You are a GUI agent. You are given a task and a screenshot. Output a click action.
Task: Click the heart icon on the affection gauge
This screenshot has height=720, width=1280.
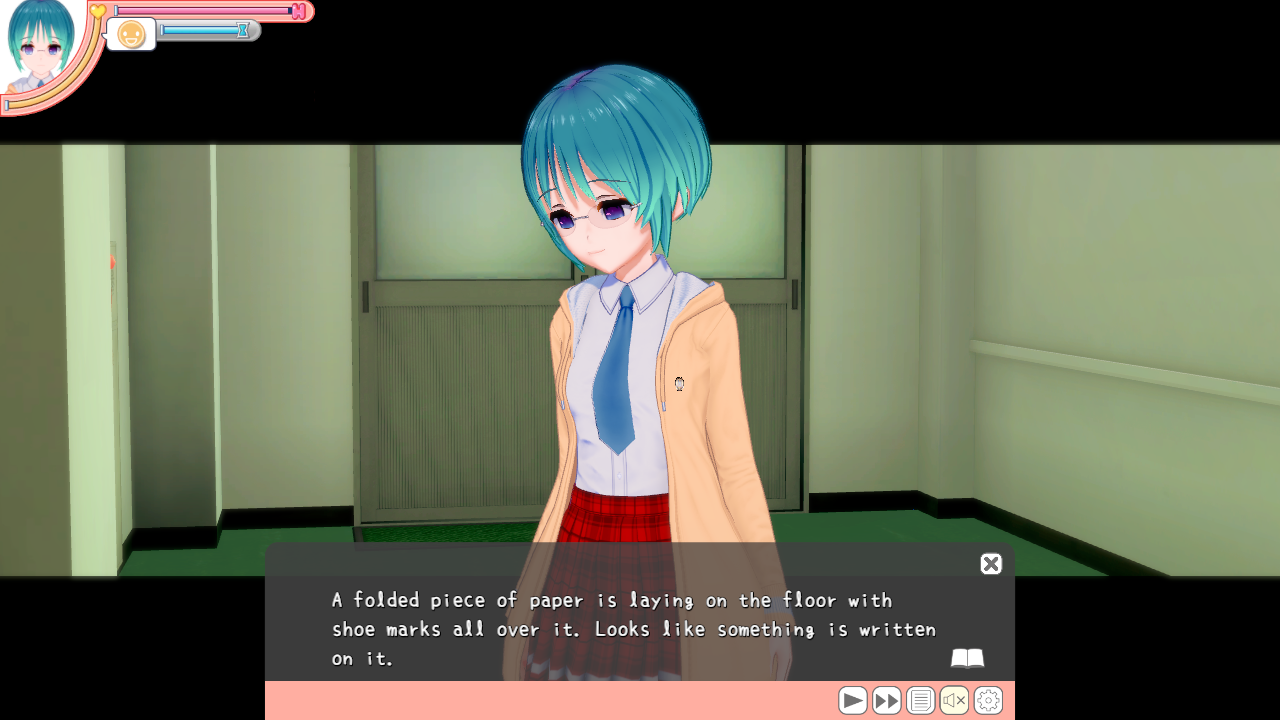[96, 10]
